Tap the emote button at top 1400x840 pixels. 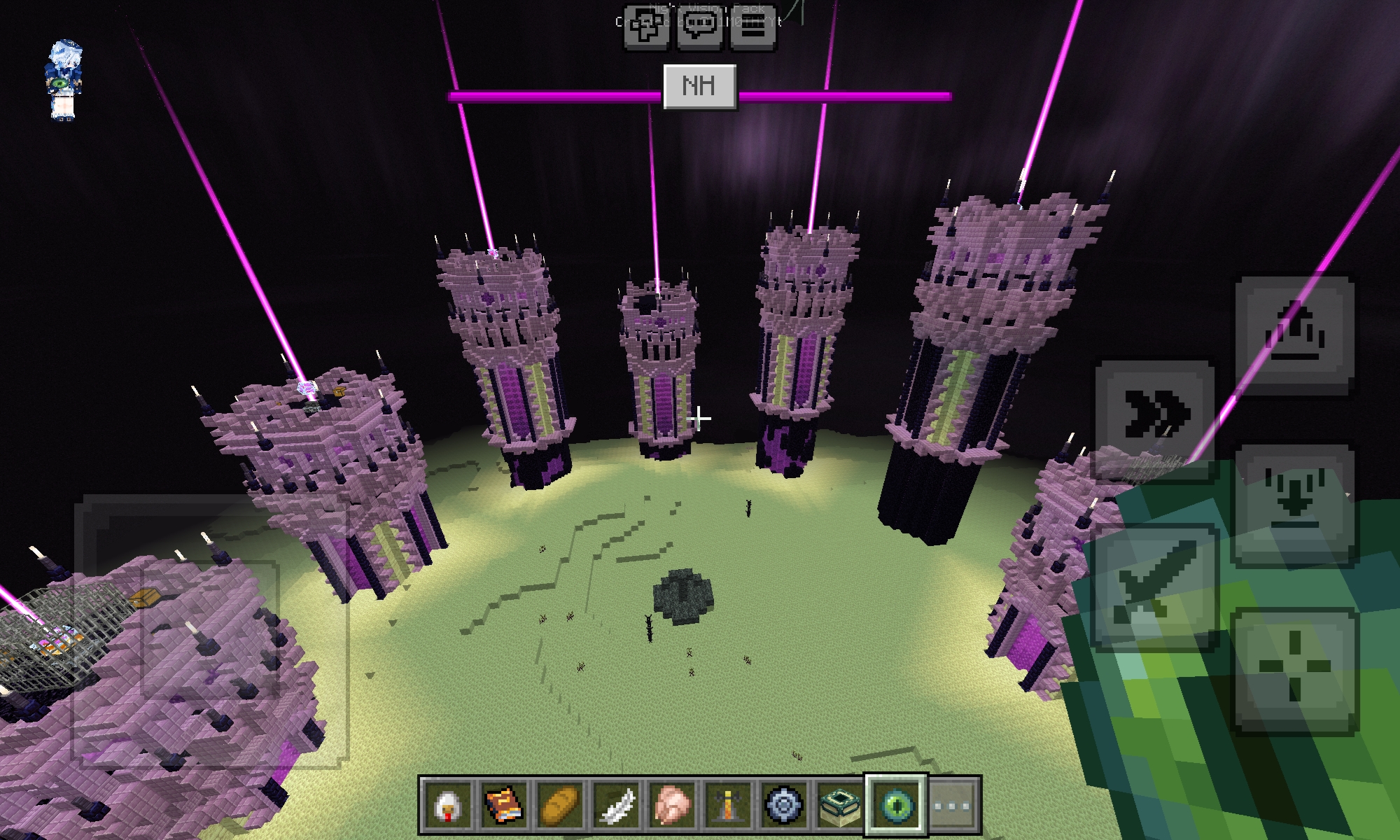coord(647,28)
